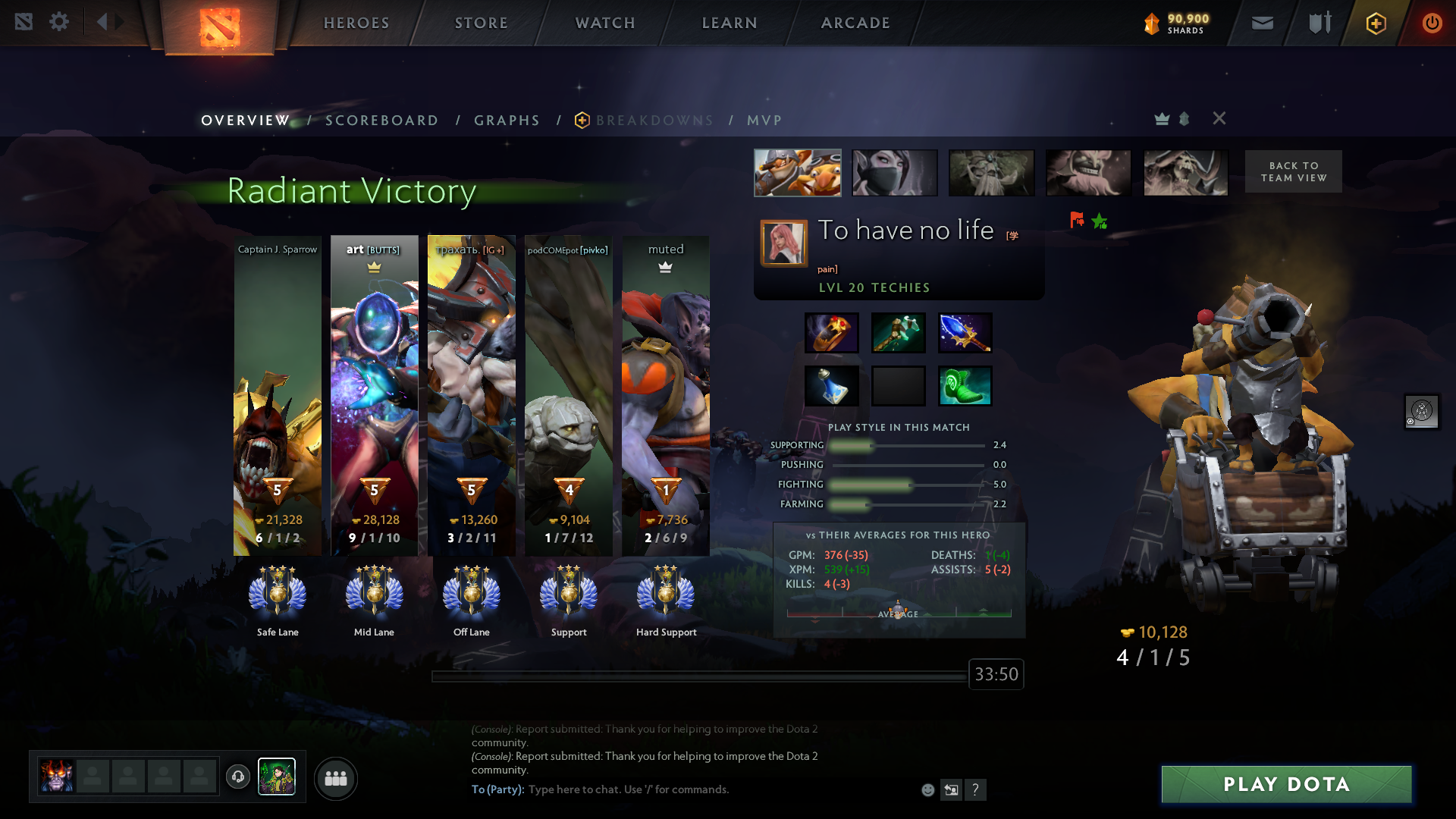This screenshot has height=819, width=1456.
Task: Close the post-game overview panel
Action: click(x=1219, y=118)
